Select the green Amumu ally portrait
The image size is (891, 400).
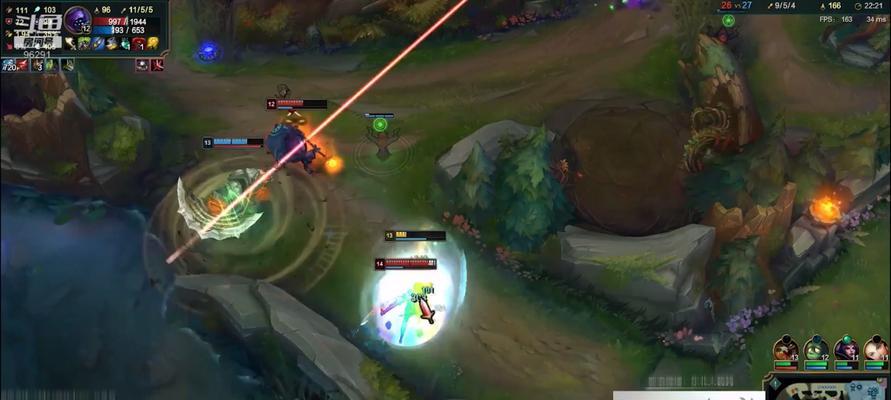[817, 348]
